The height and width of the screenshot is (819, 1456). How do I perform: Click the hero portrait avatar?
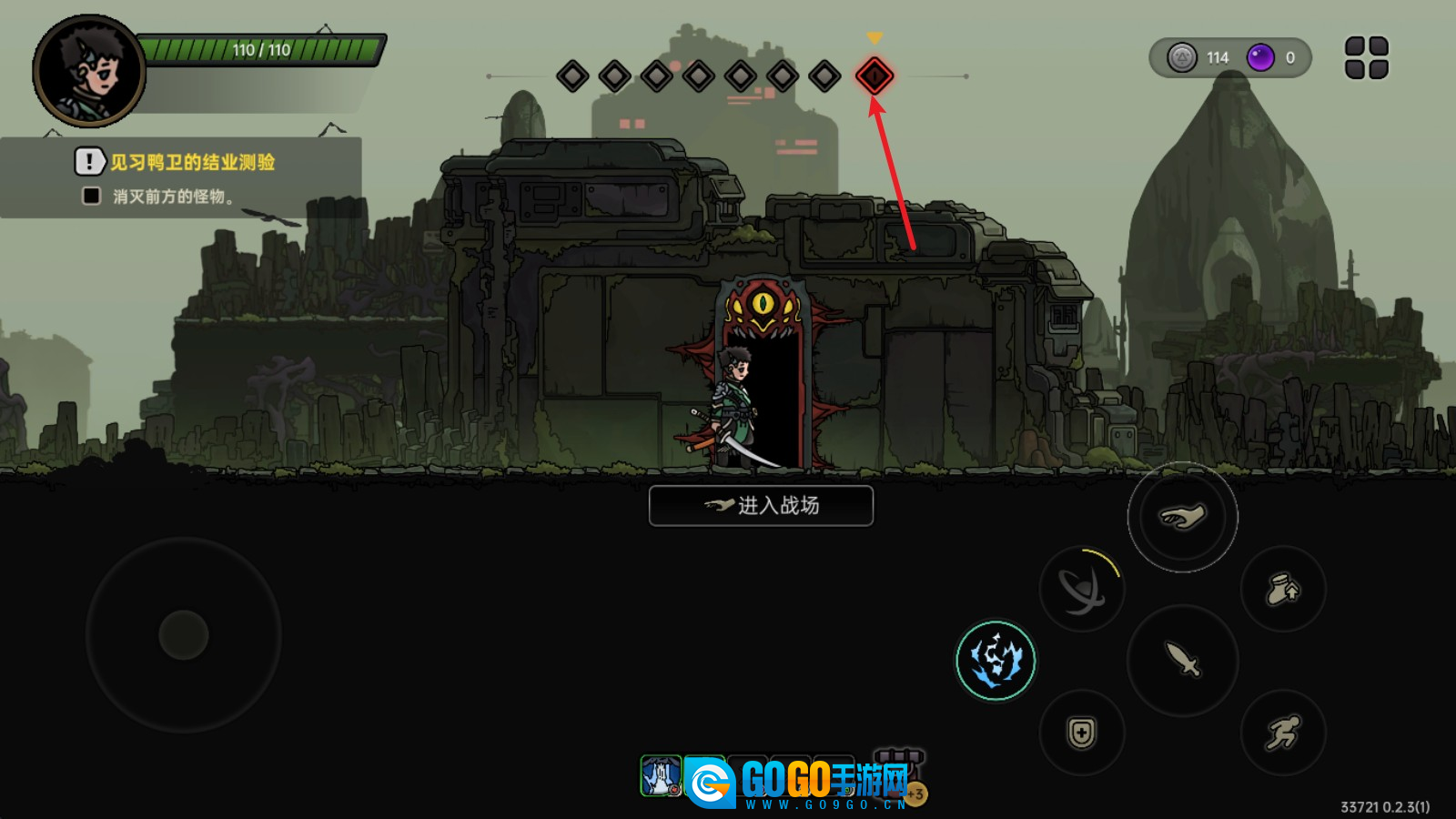coord(89,71)
